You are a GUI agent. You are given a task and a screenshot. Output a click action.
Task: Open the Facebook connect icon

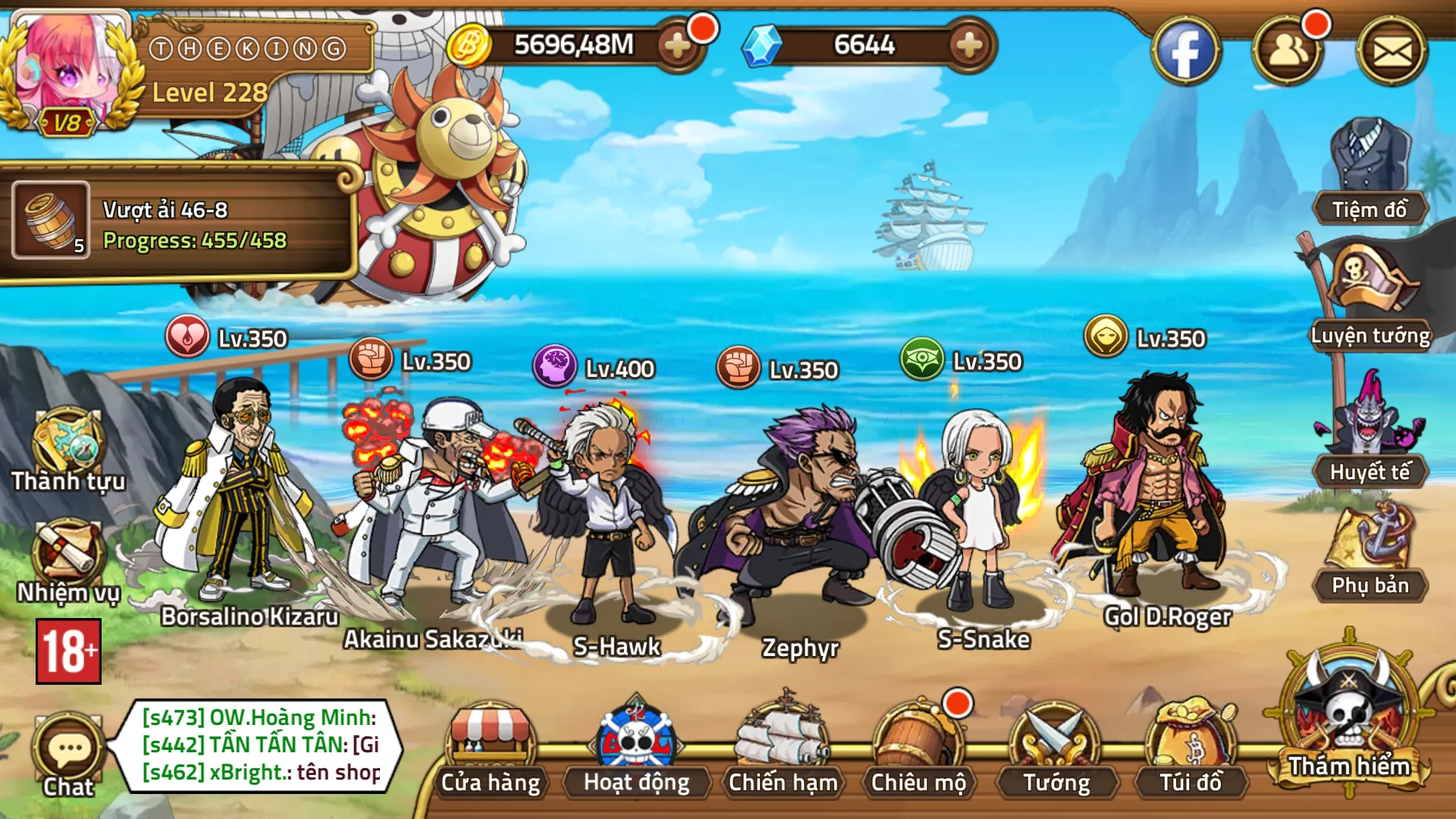[x=1187, y=49]
